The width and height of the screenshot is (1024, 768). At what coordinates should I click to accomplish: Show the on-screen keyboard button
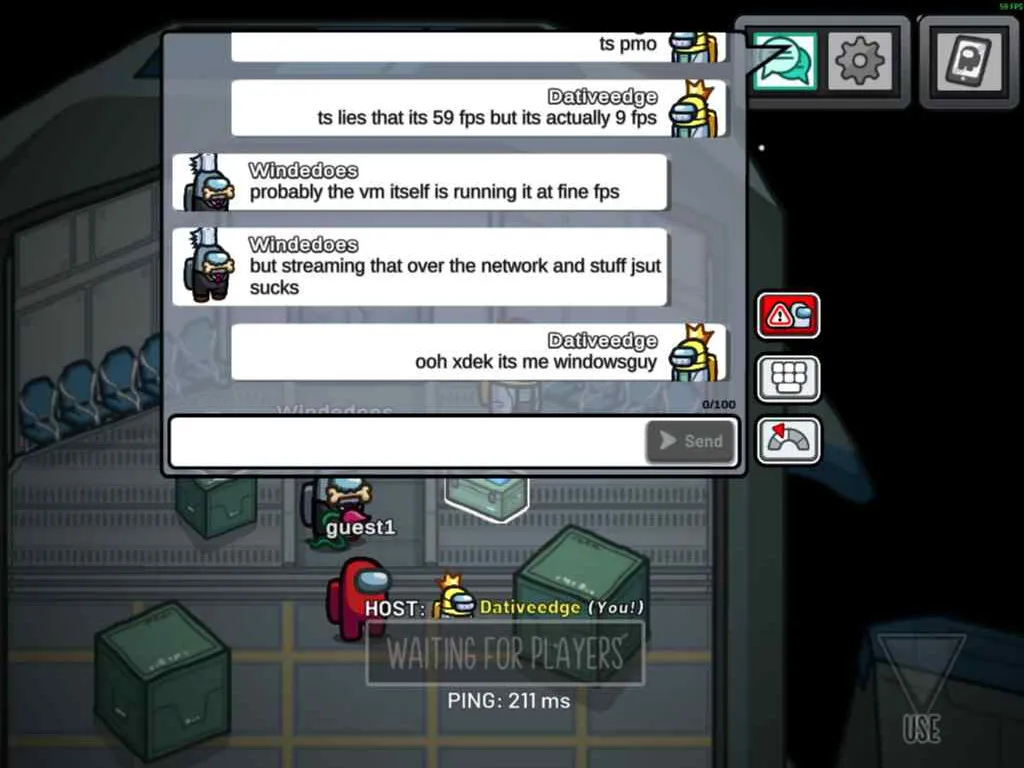788,378
